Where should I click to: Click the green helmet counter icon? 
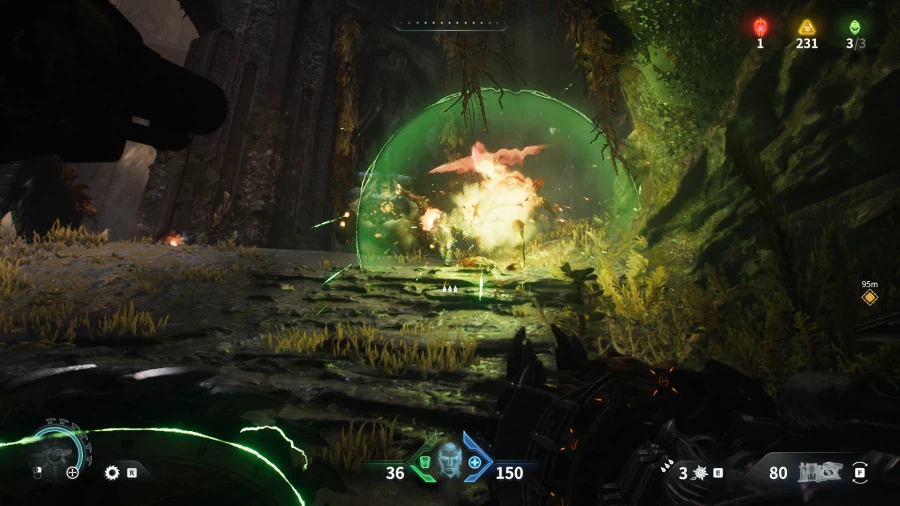(854, 27)
